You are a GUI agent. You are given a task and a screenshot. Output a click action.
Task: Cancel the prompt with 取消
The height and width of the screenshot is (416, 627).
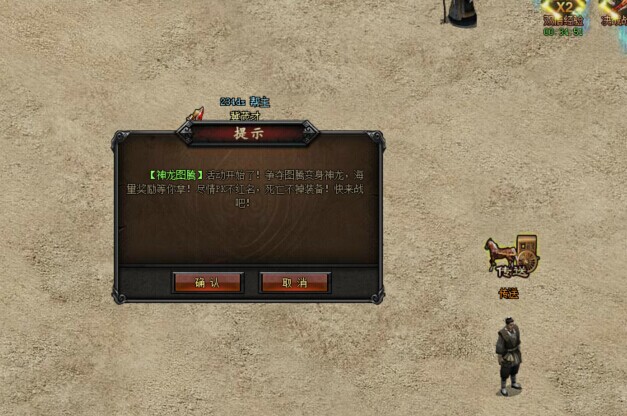pyautogui.click(x=295, y=283)
